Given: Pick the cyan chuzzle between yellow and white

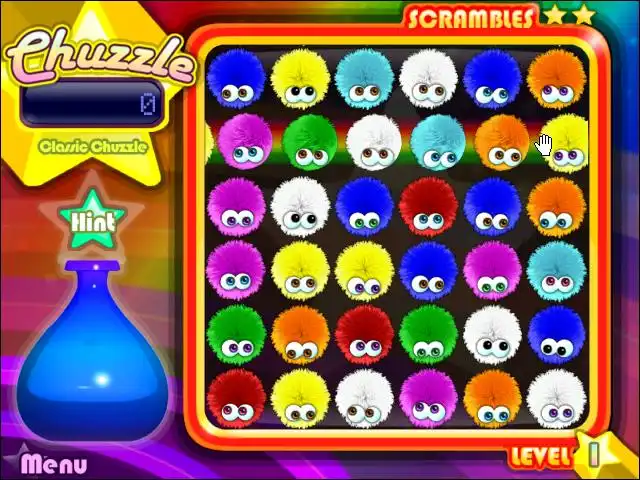Looking at the screenshot, I should [364, 77].
